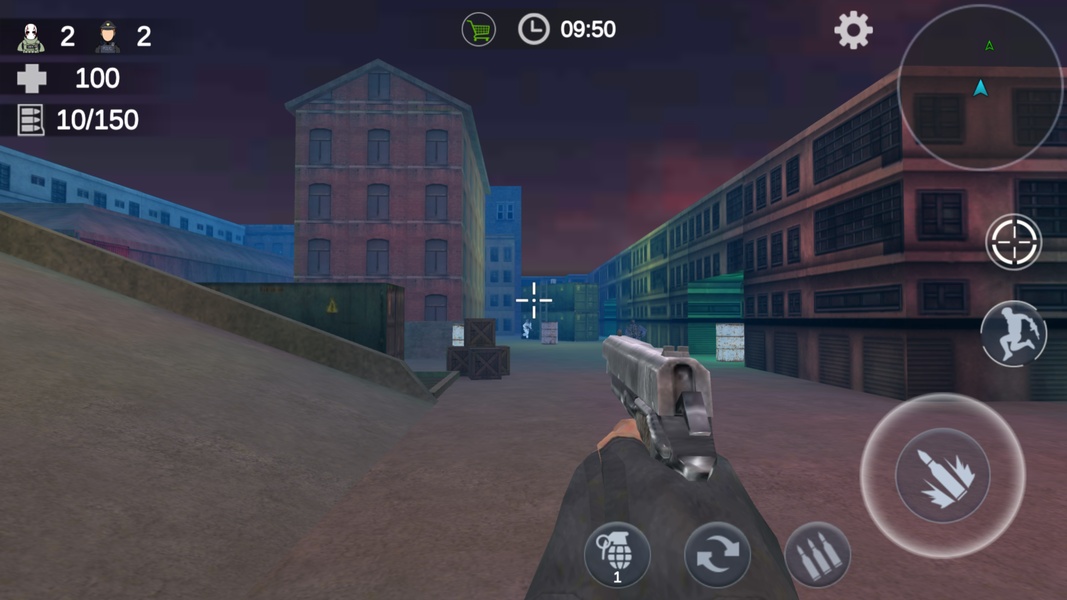Tap the jump button with running figure
1067x600 pixels.
[x=1013, y=334]
